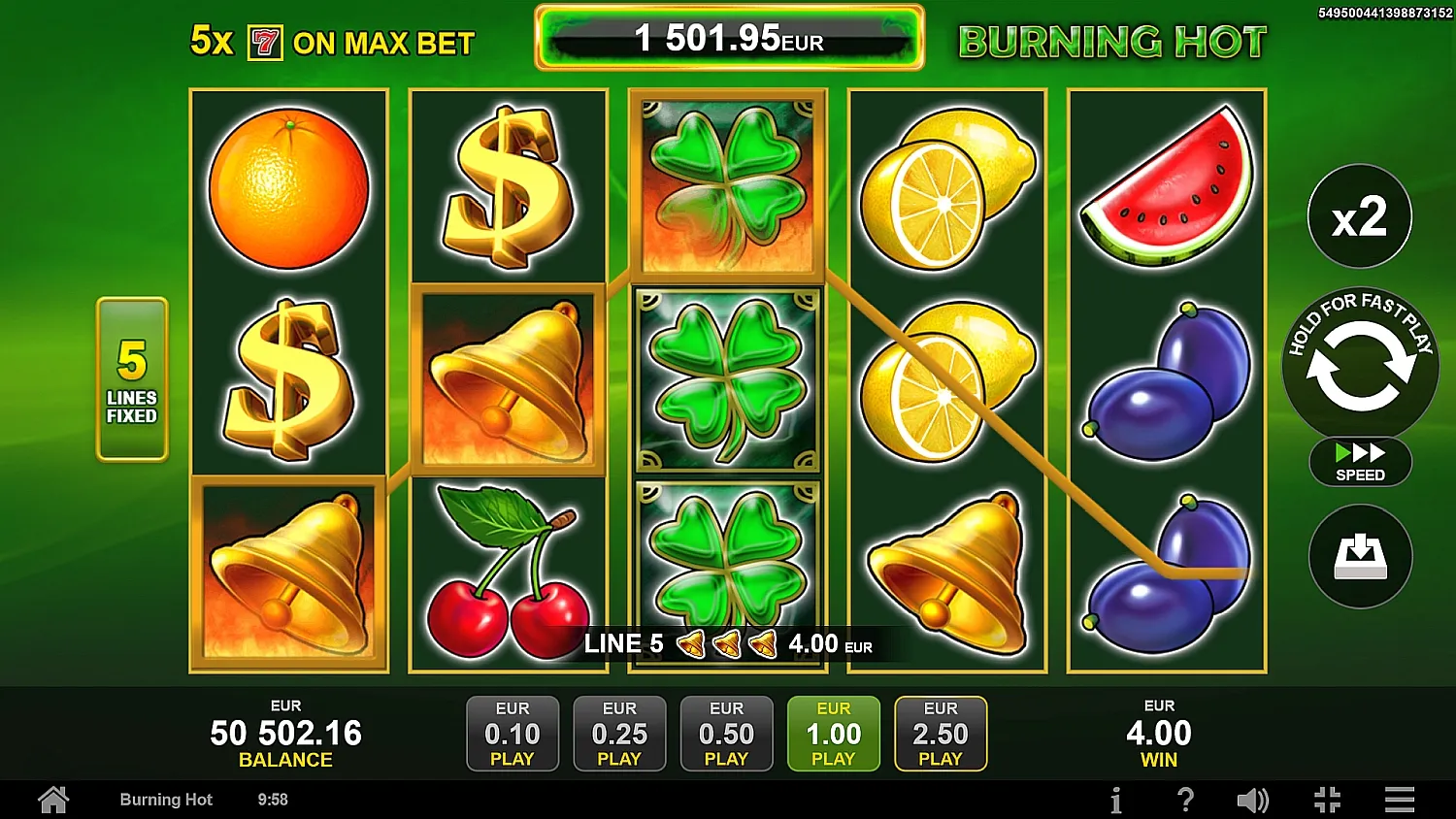Click the circular spin arrows button
The width and height of the screenshot is (1456, 819).
[1359, 365]
